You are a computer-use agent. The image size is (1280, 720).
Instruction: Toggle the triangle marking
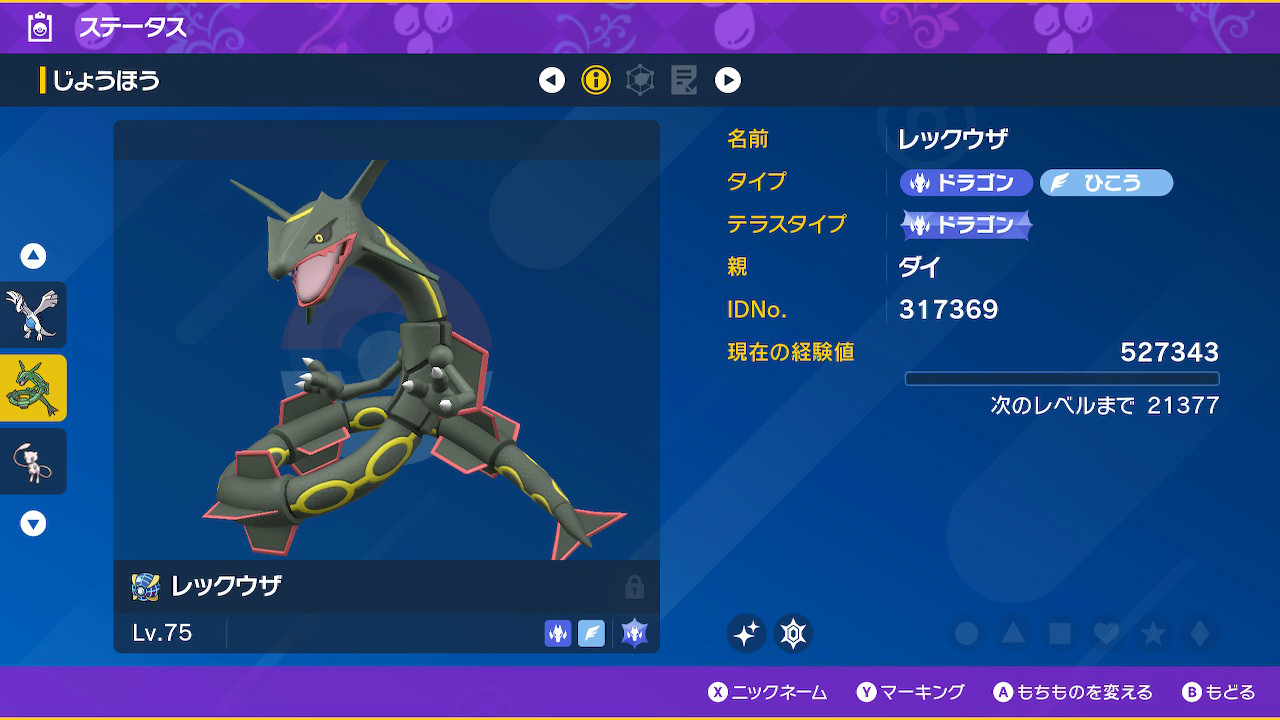(x=1012, y=633)
